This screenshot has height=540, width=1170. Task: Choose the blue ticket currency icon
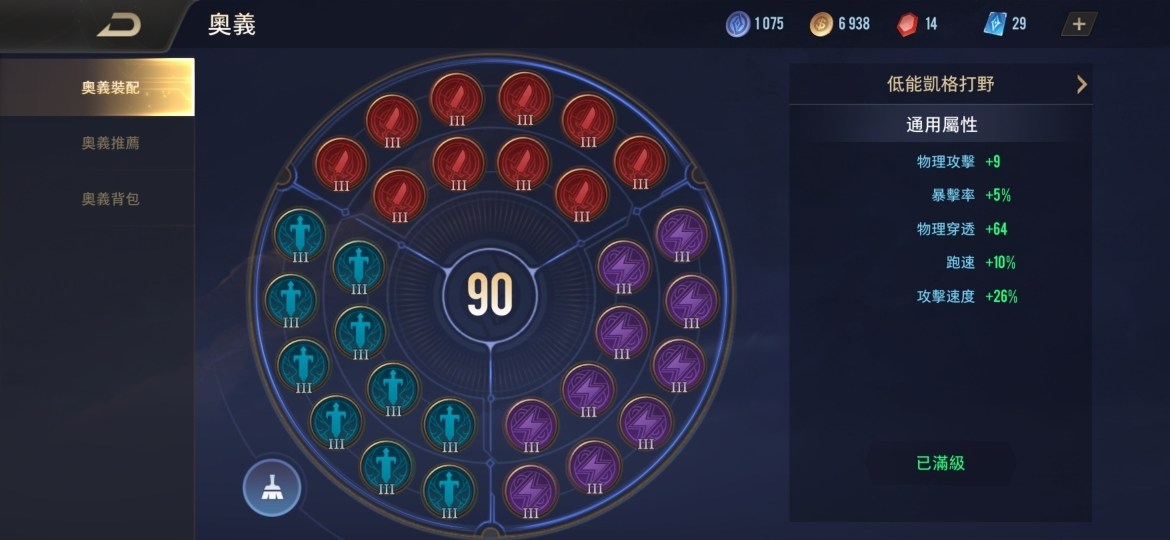click(x=994, y=24)
